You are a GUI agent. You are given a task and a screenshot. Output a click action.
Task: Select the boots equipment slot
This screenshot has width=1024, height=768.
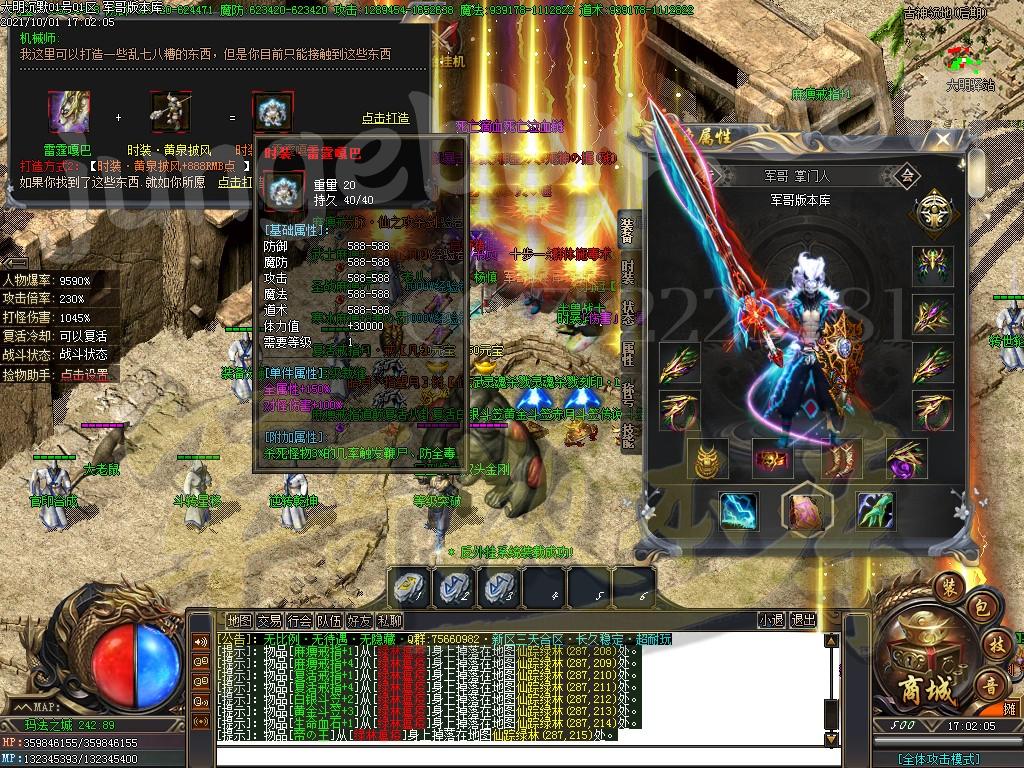(841, 459)
